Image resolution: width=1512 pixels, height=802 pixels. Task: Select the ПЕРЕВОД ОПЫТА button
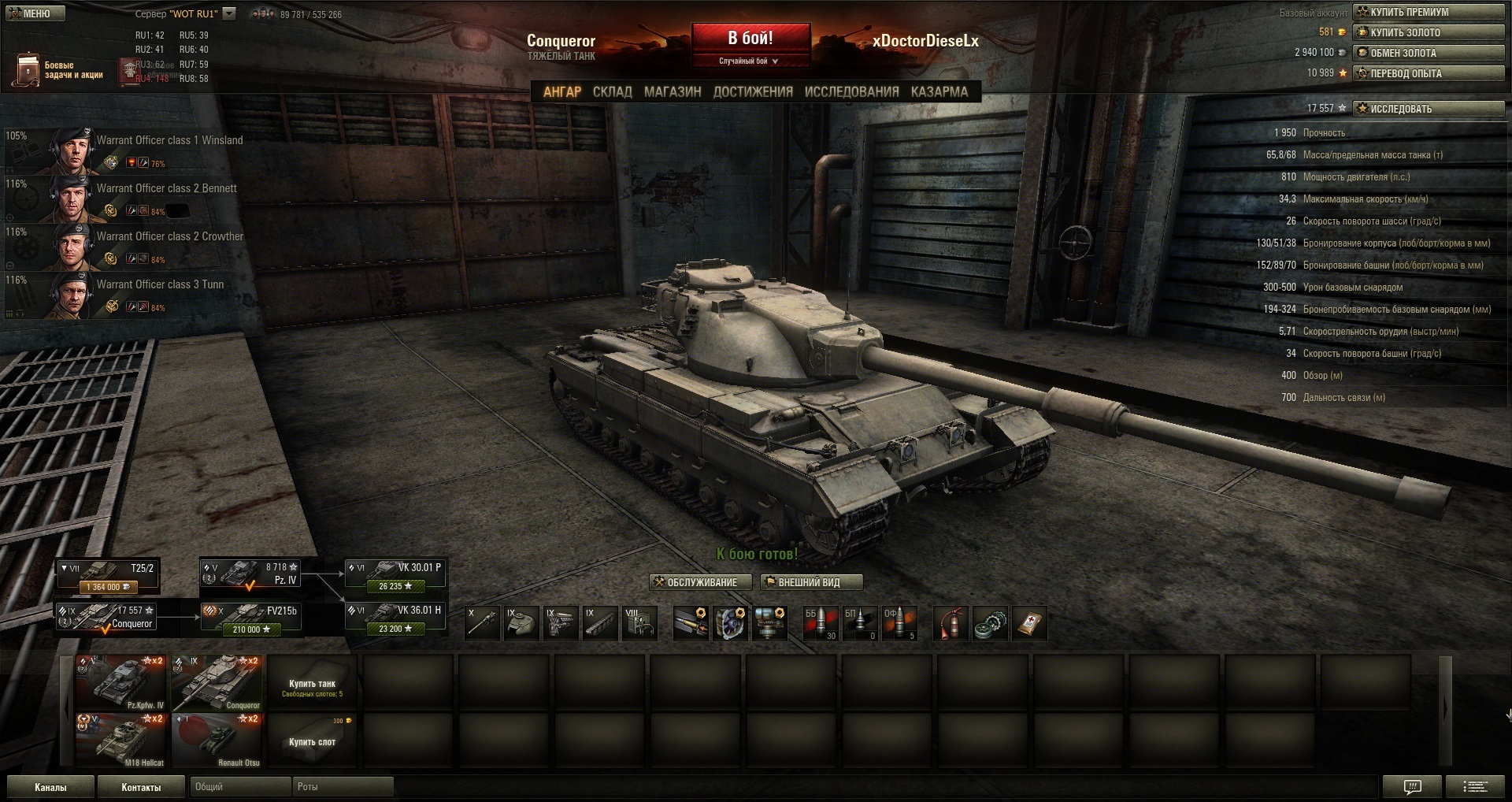point(1428,73)
